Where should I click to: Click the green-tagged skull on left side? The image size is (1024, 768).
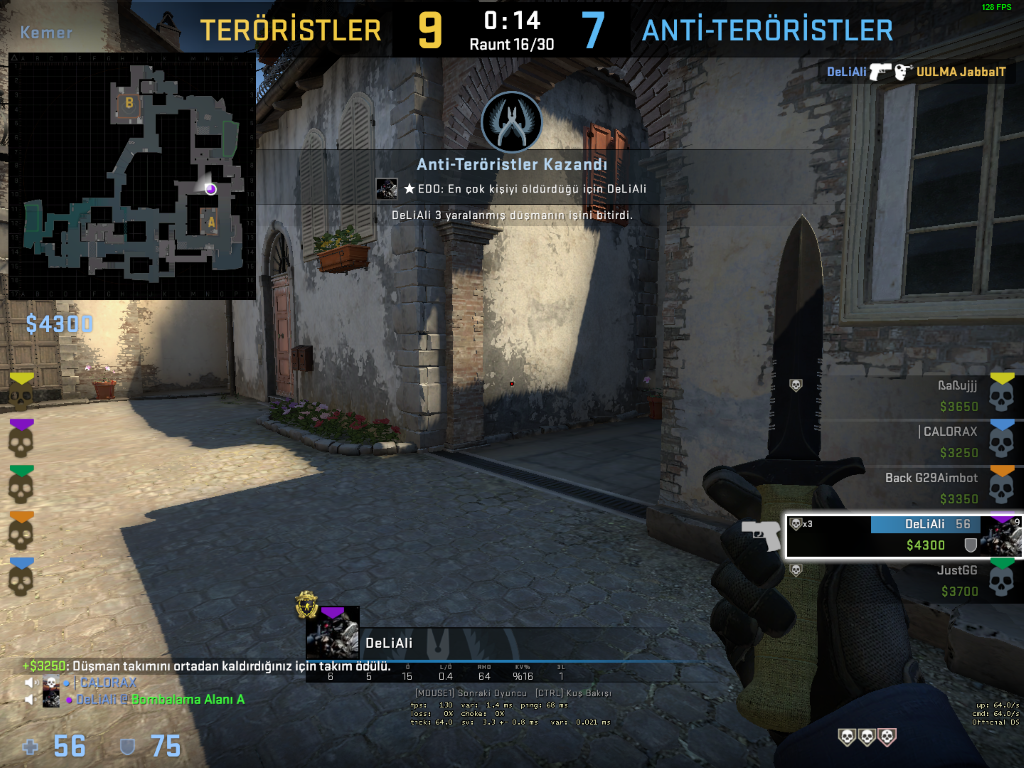click(x=21, y=484)
